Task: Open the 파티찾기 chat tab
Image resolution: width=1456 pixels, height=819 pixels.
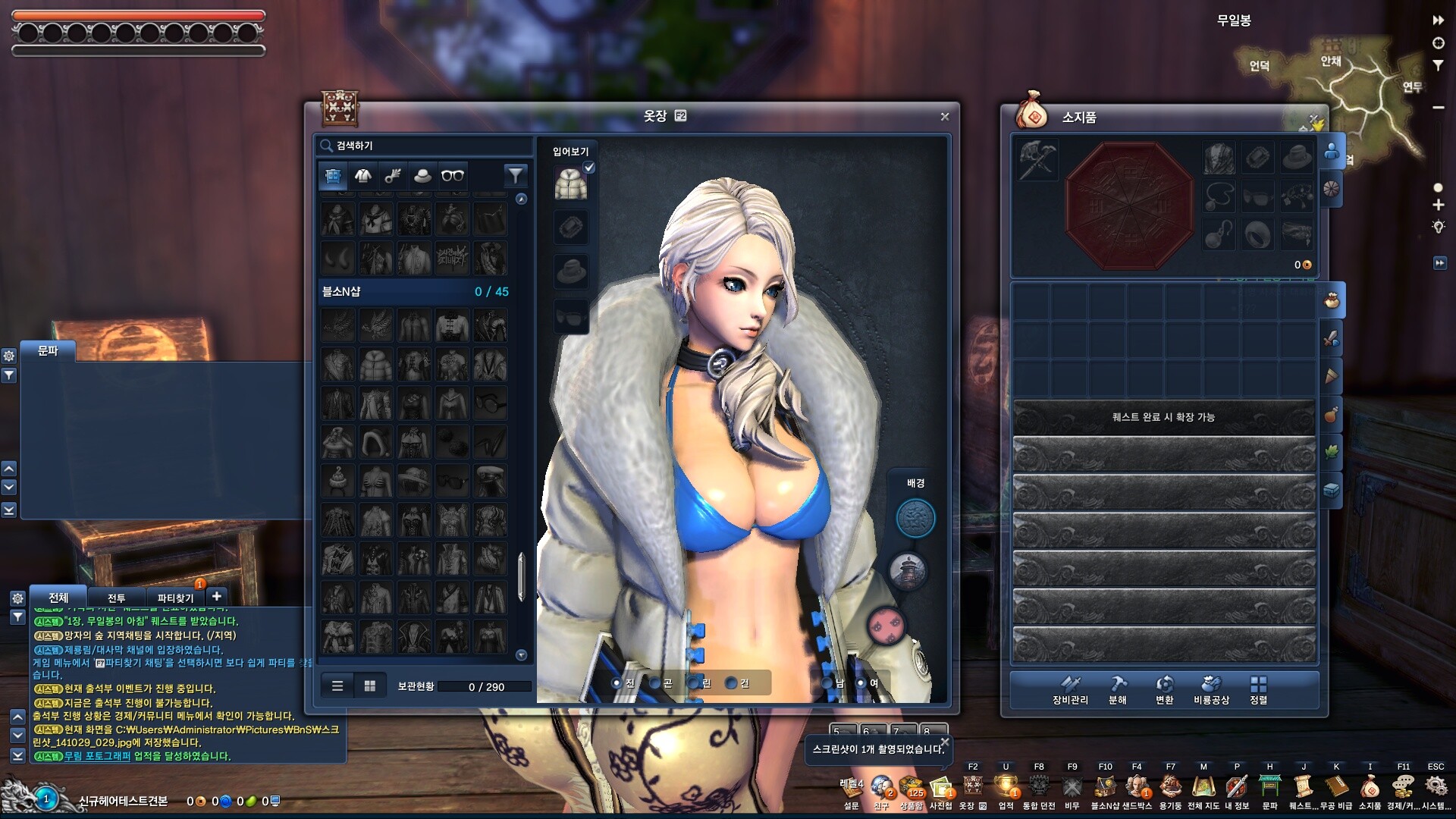Action: pyautogui.click(x=175, y=598)
